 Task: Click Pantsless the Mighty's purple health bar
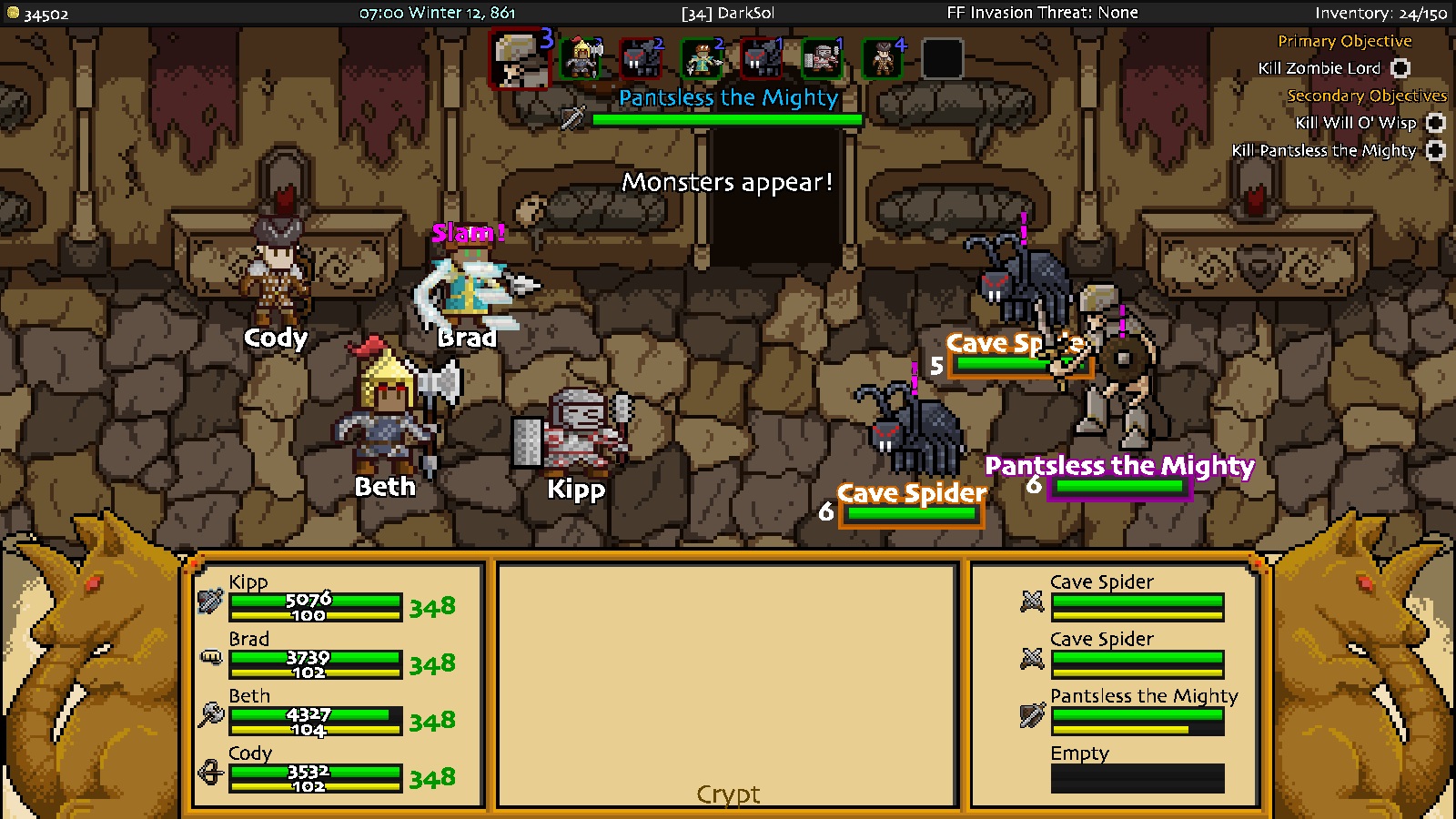[1119, 488]
